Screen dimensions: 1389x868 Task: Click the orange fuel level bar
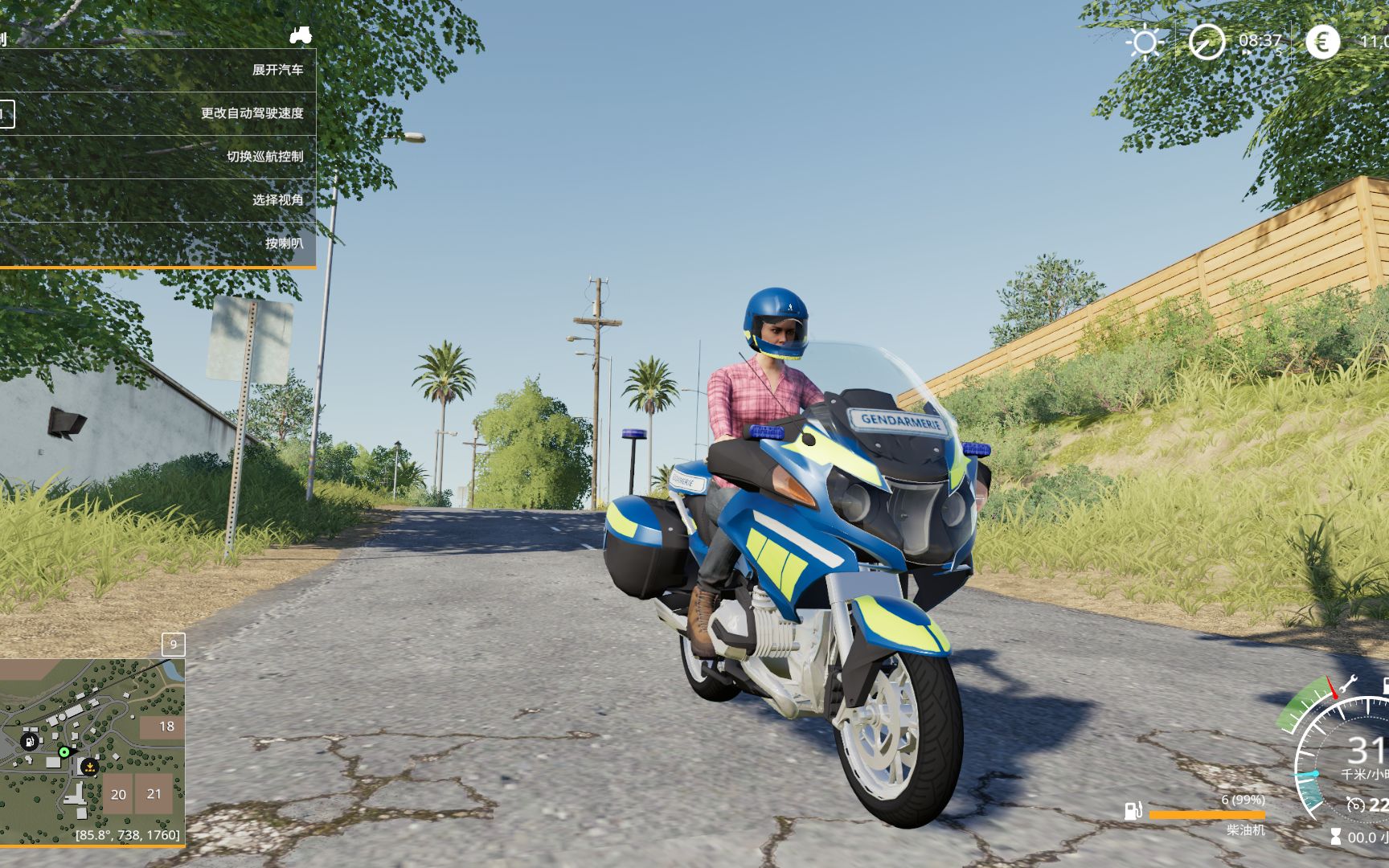[1207, 814]
